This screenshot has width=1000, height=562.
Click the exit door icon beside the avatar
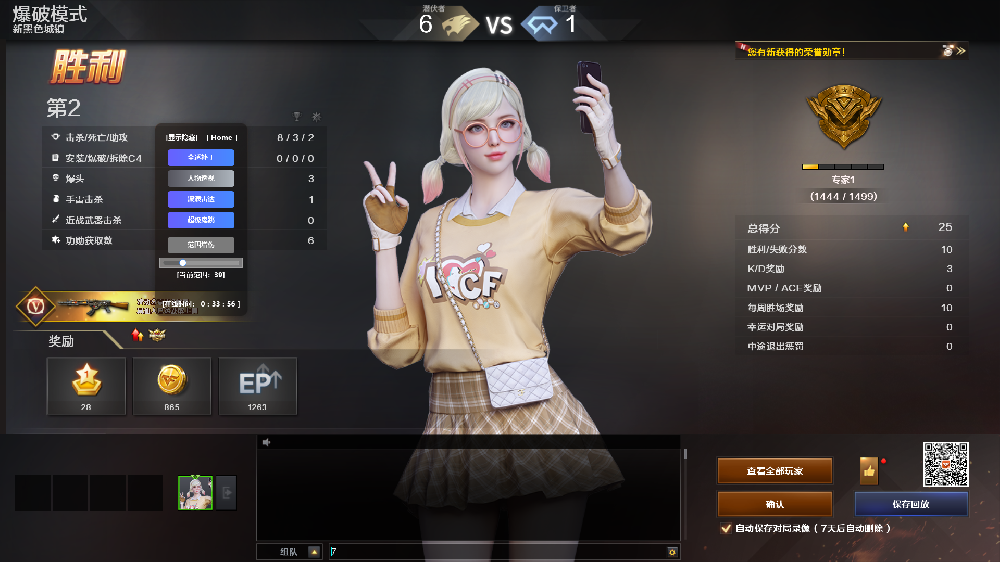(x=227, y=492)
